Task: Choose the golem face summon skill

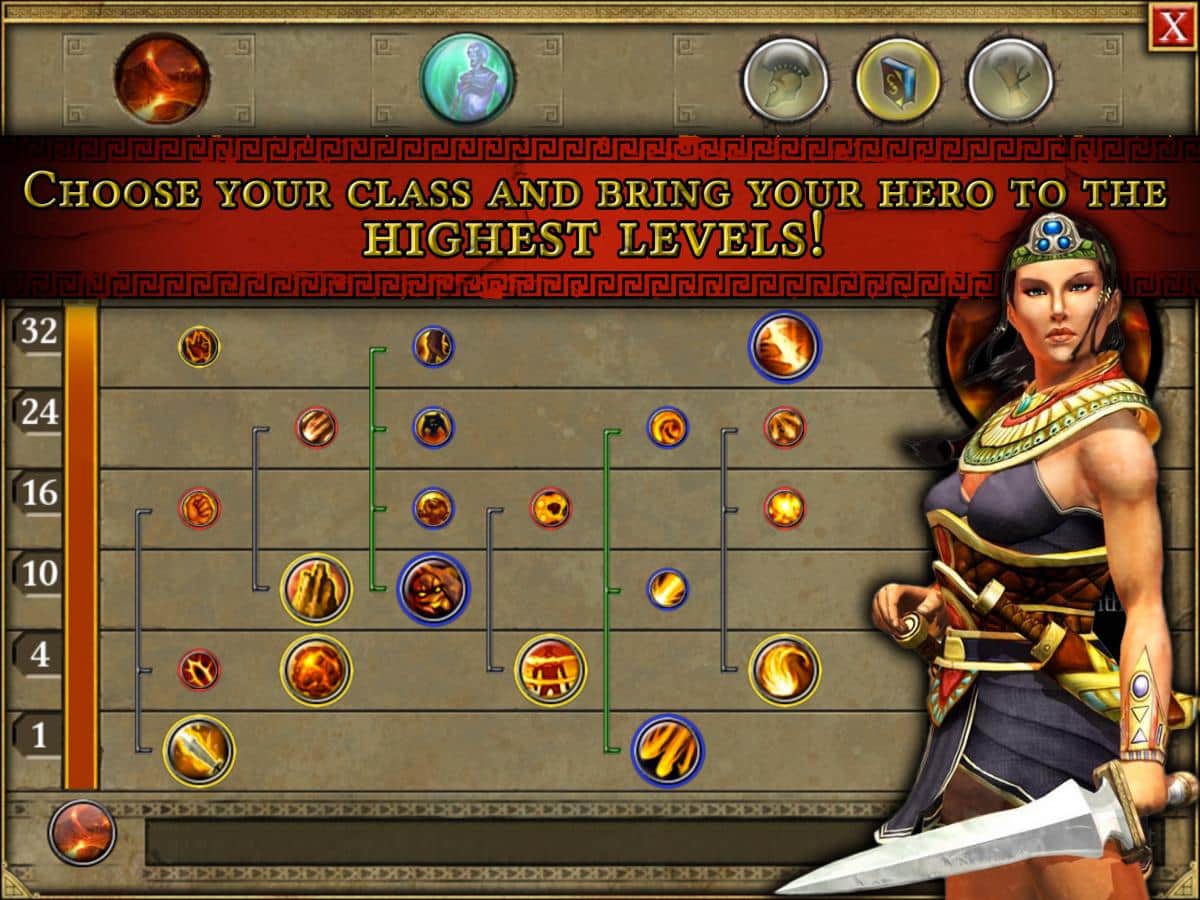Action: pos(433,589)
